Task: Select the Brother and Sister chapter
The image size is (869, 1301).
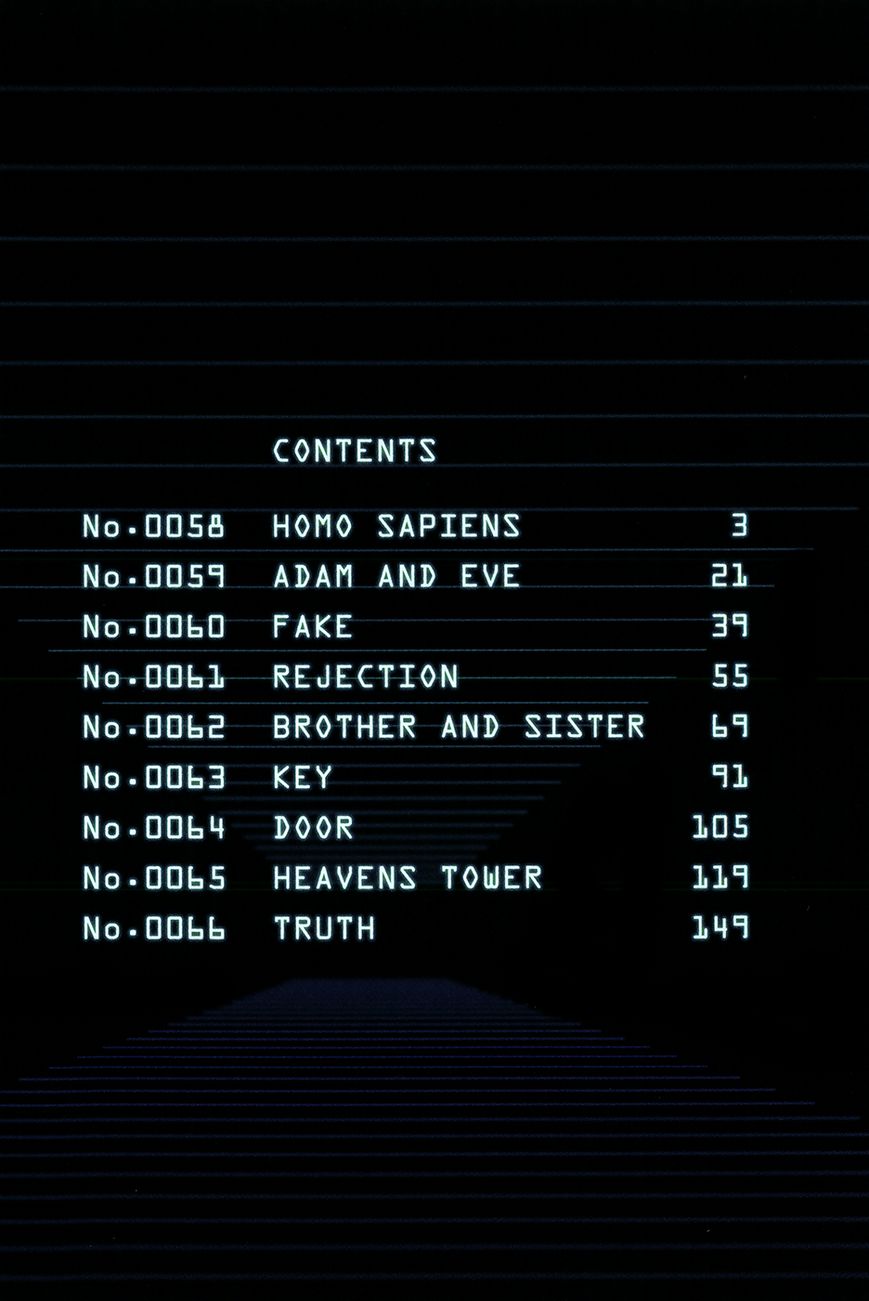Action: point(458,727)
